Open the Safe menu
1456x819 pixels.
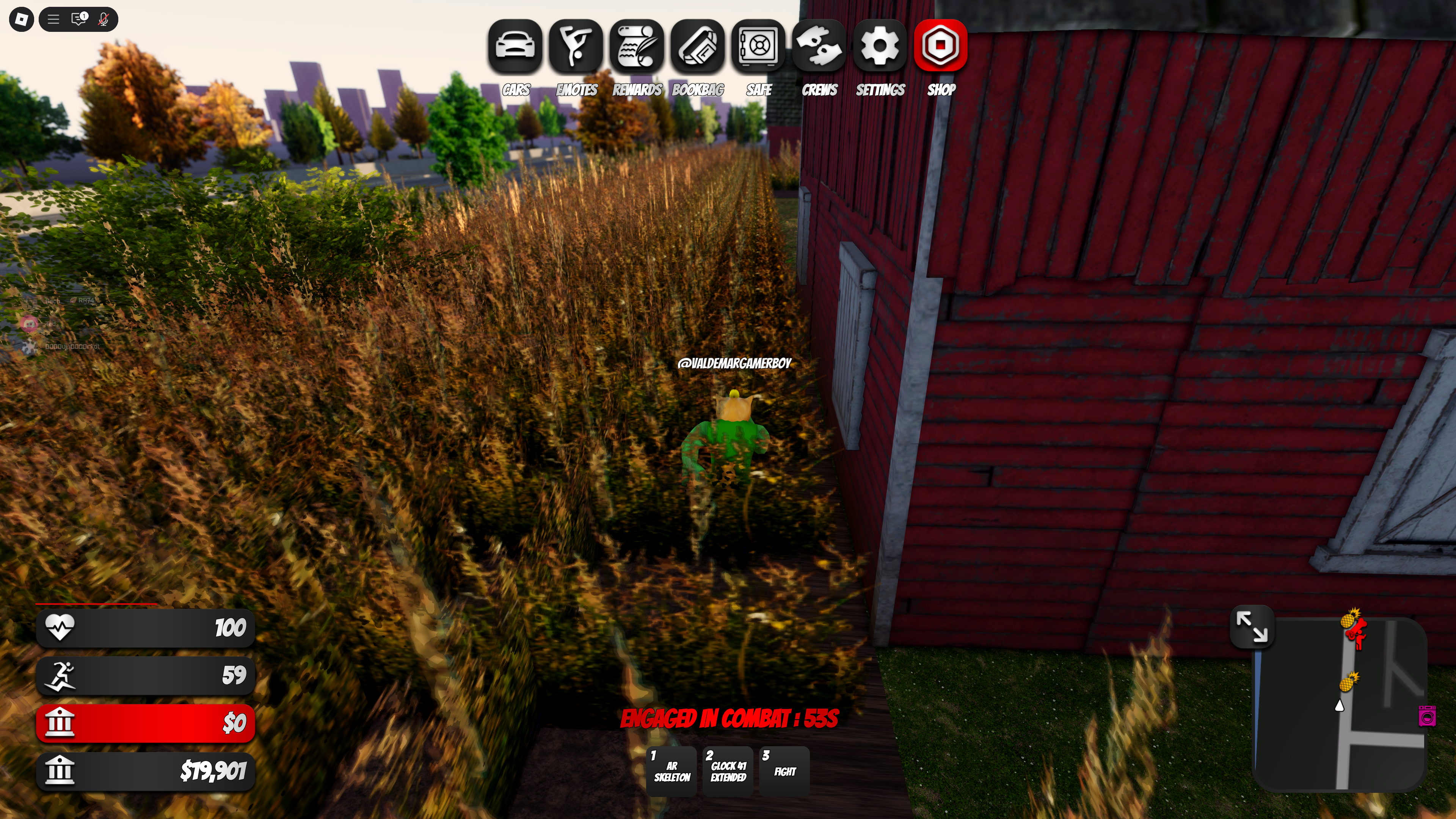pyautogui.click(x=758, y=46)
